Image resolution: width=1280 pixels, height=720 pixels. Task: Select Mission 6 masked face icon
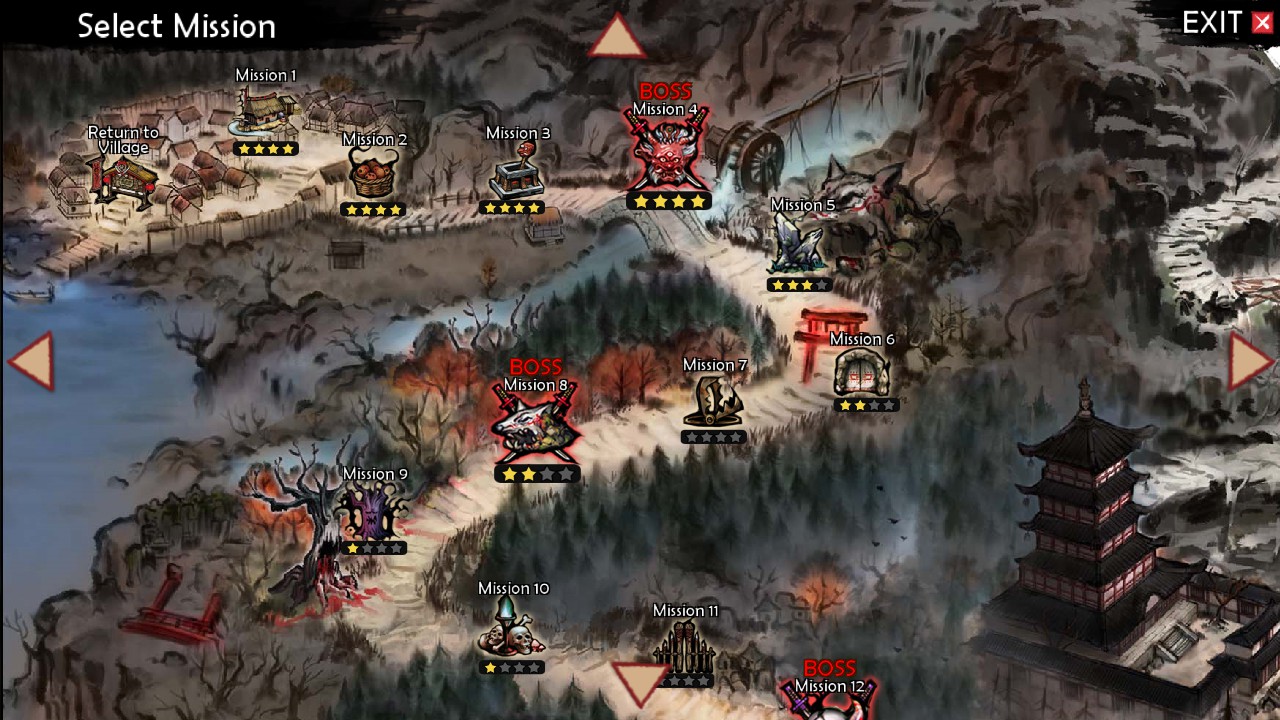tap(862, 373)
